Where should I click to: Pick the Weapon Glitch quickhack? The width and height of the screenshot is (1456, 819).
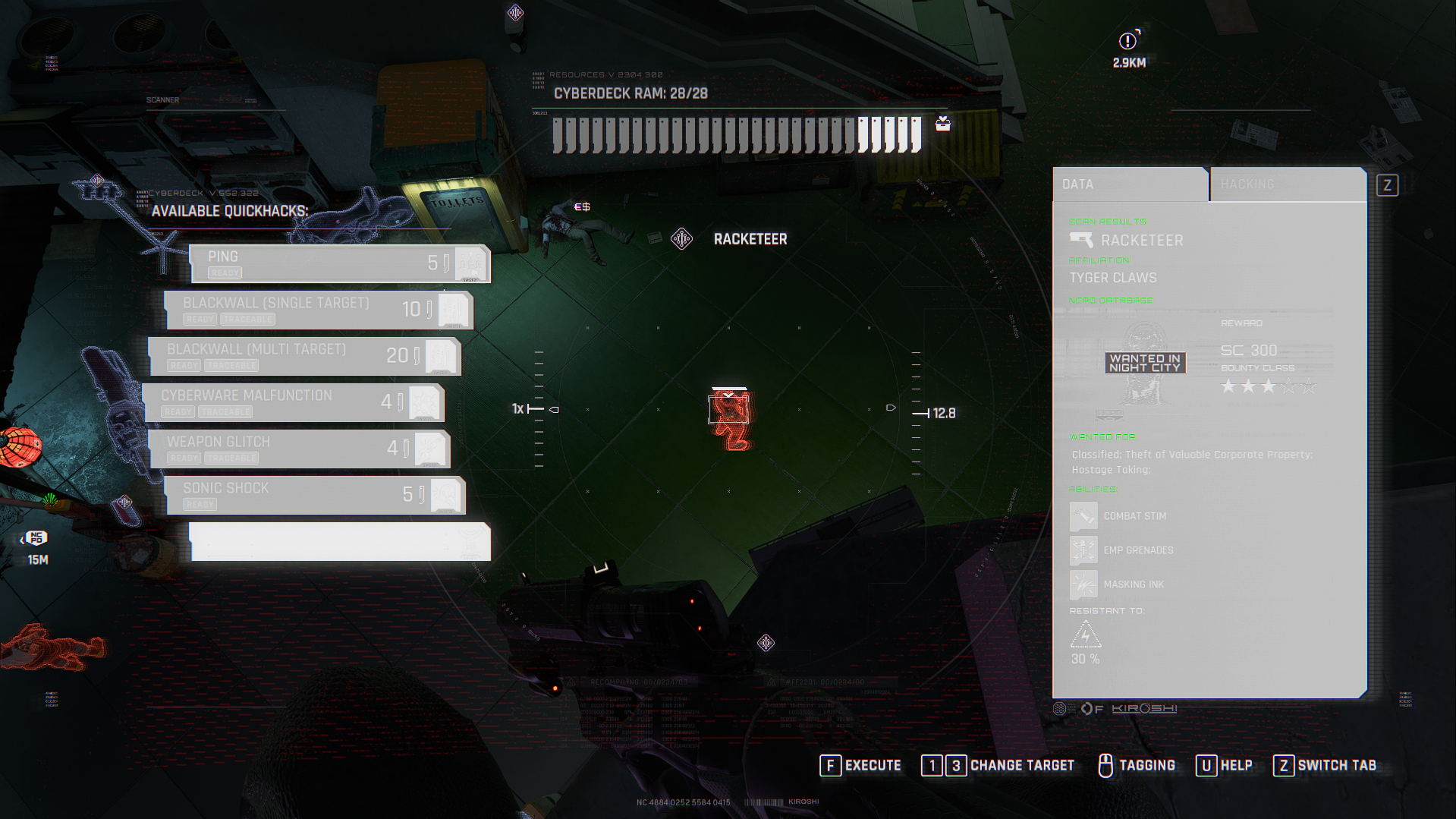pos(300,449)
